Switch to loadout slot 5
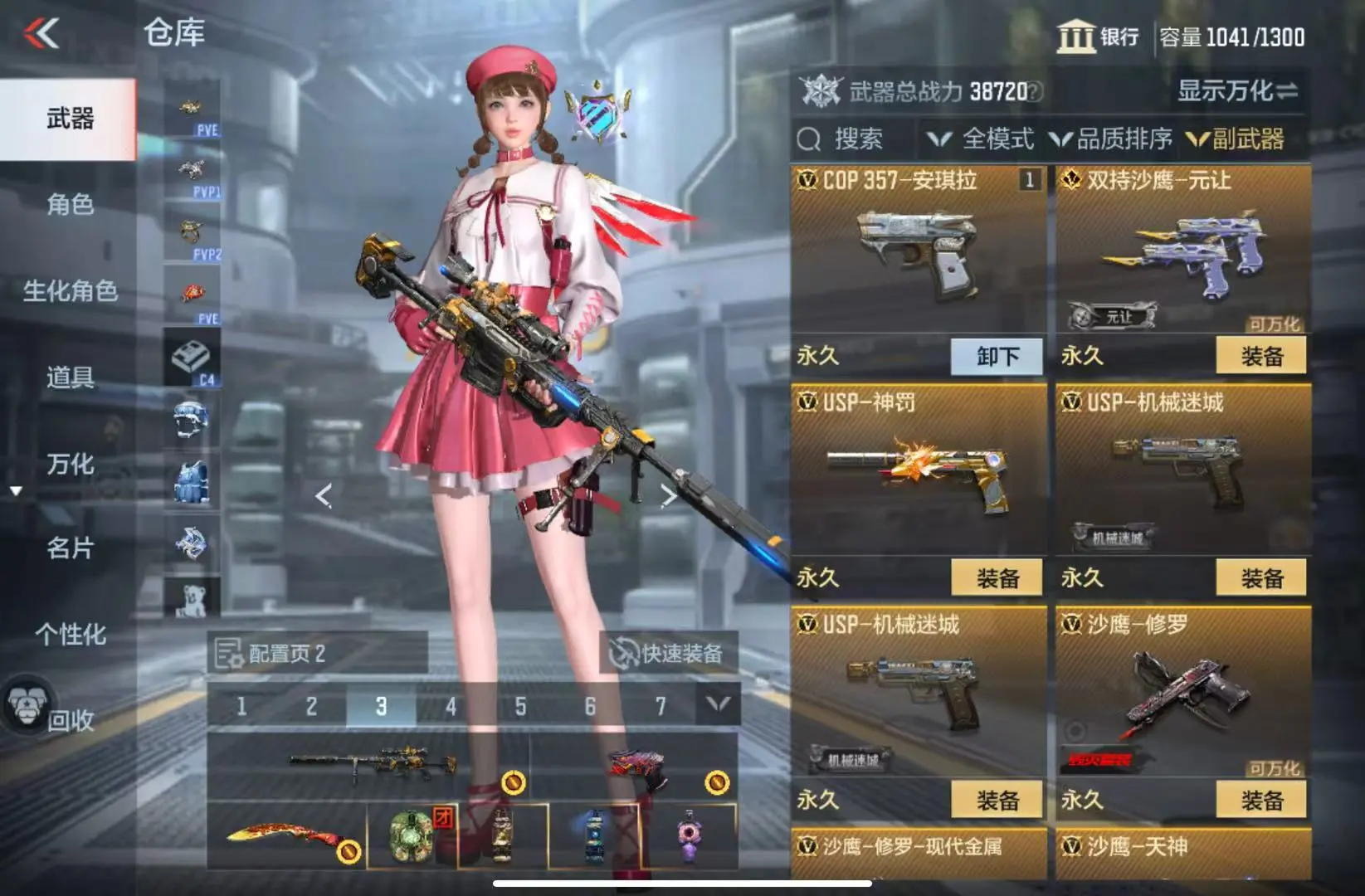1365x896 pixels. 520,707
